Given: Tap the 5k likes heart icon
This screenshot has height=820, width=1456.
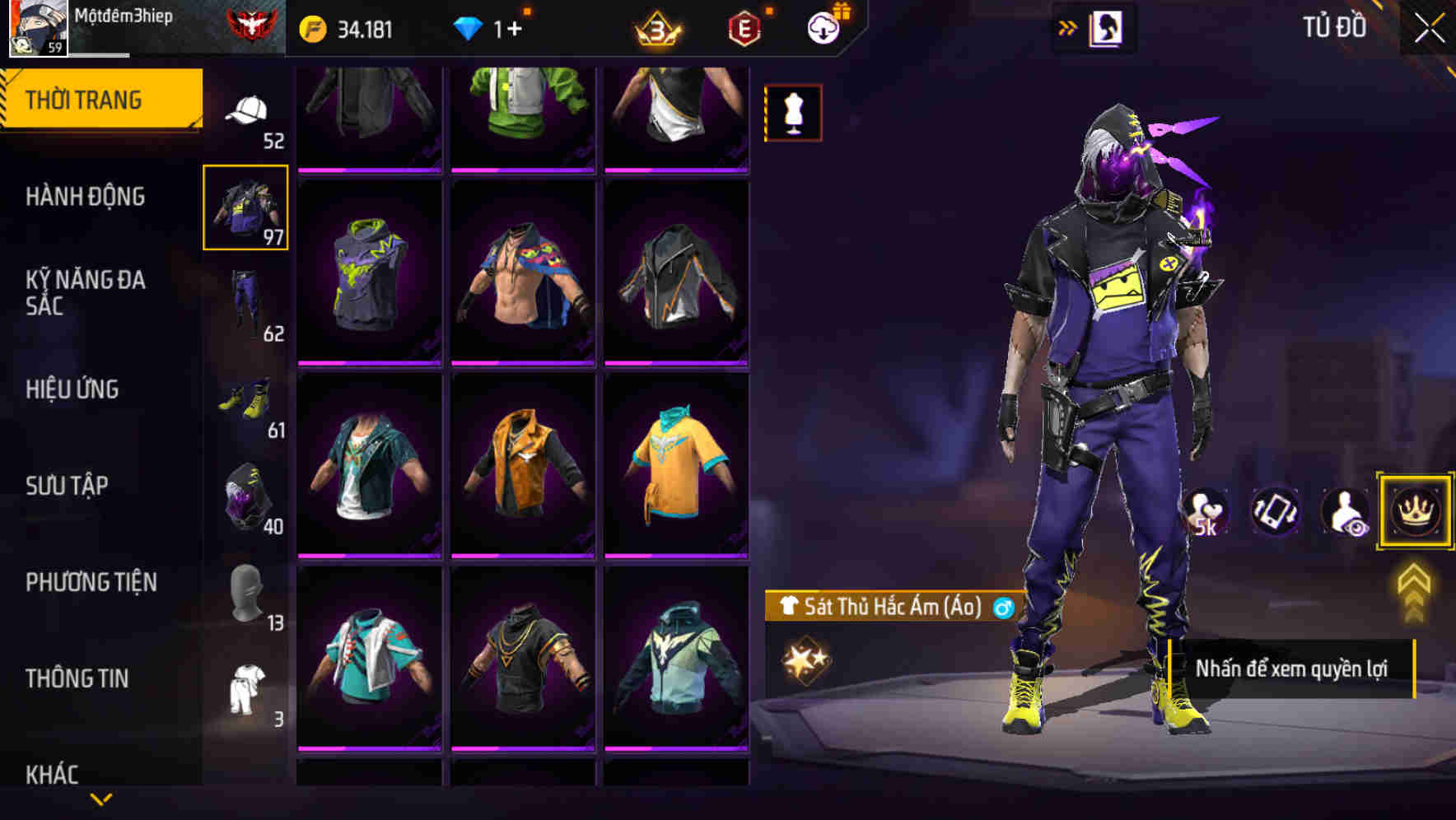Looking at the screenshot, I should click(x=1205, y=512).
